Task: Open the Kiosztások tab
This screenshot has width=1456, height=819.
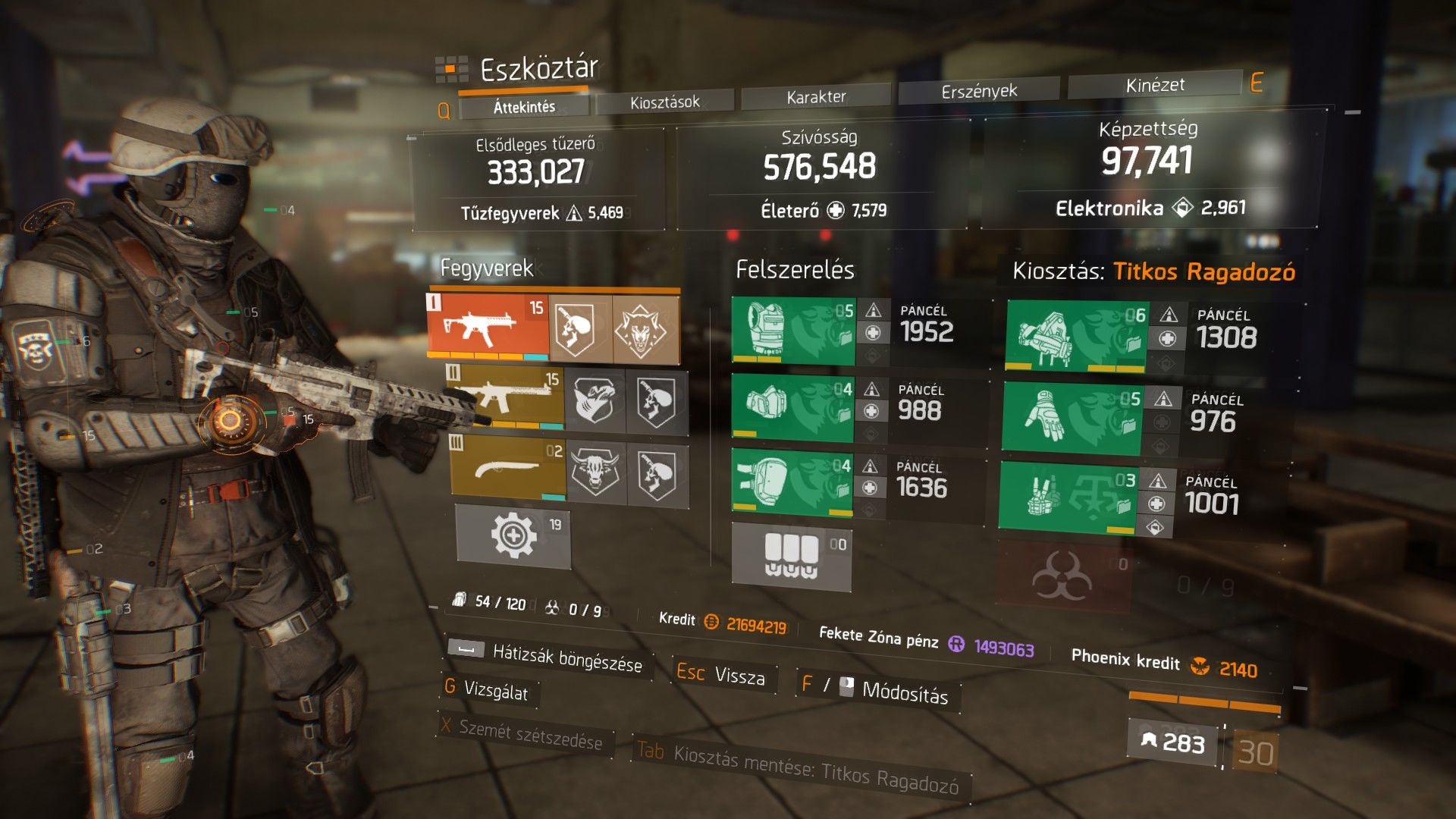Action: 664,102
